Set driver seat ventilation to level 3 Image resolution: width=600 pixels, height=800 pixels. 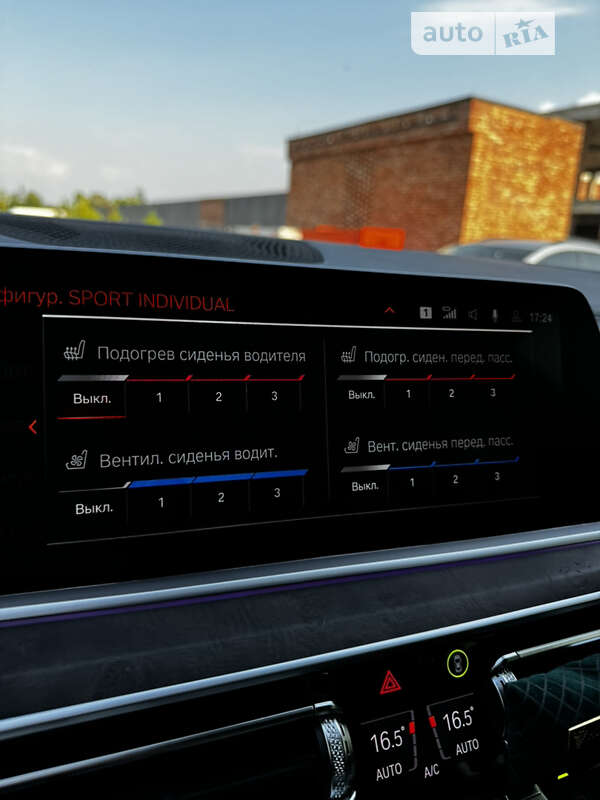[277, 493]
